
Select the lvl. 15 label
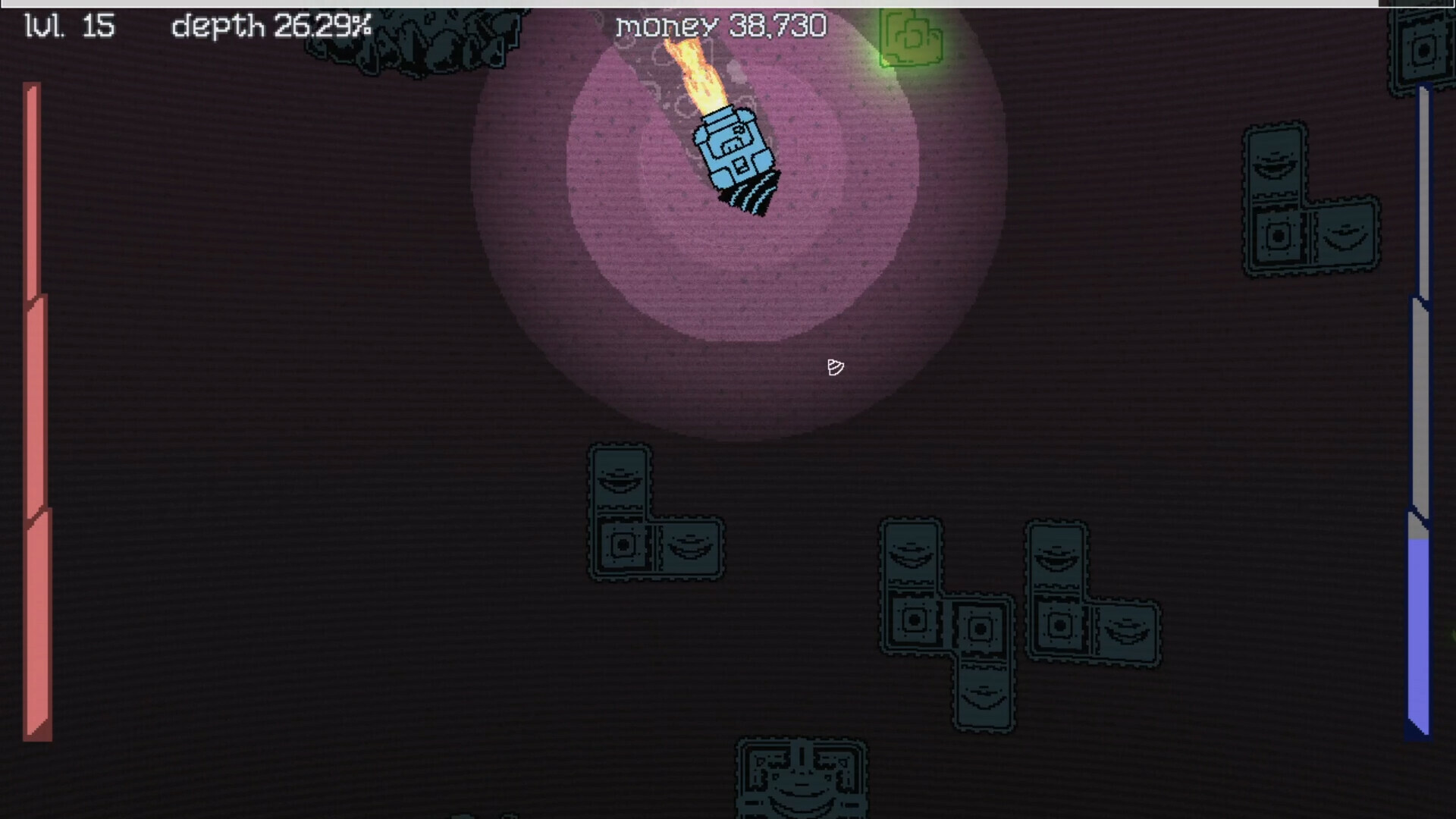pyautogui.click(x=68, y=27)
